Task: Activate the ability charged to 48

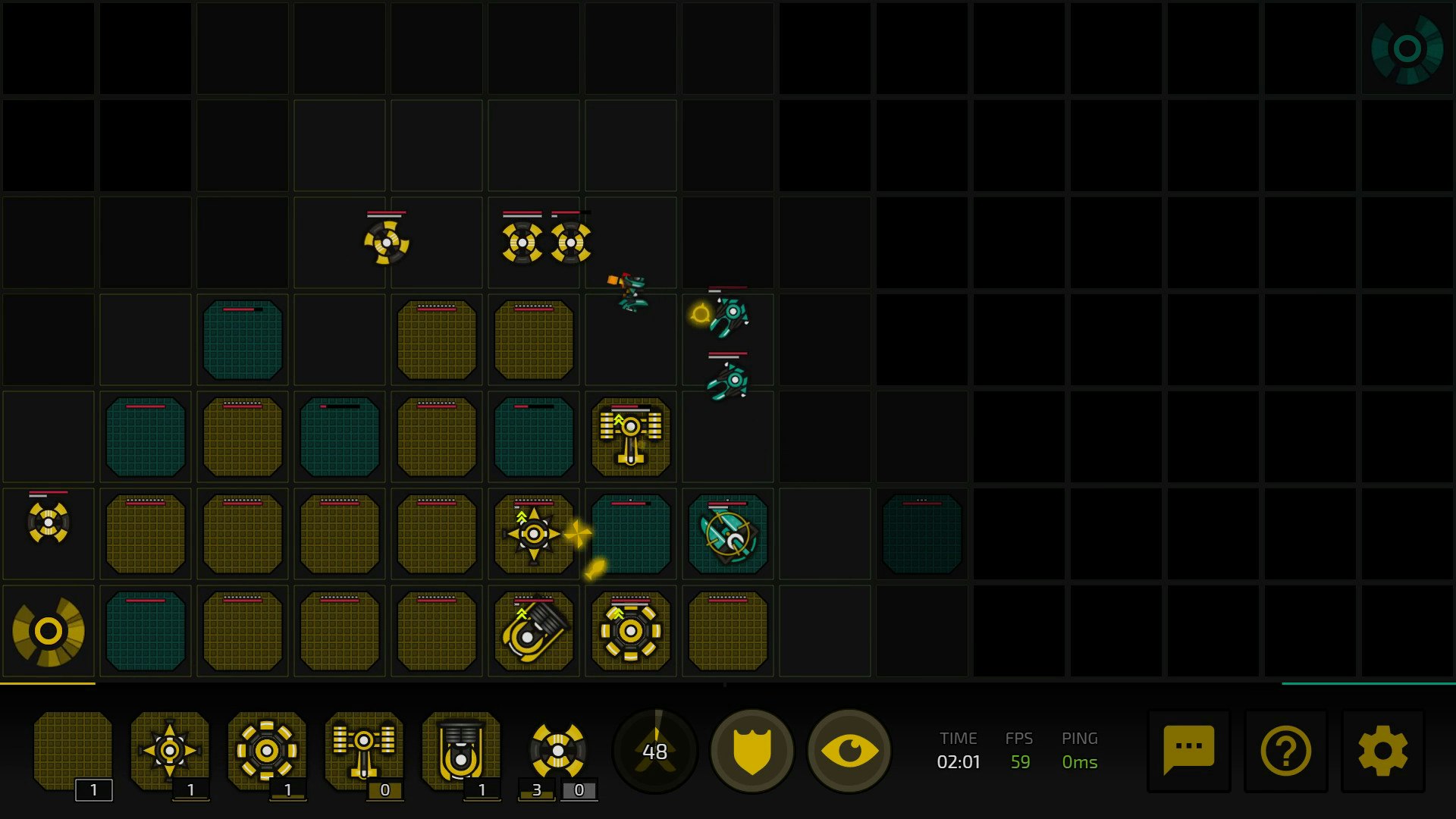Action: [x=654, y=751]
